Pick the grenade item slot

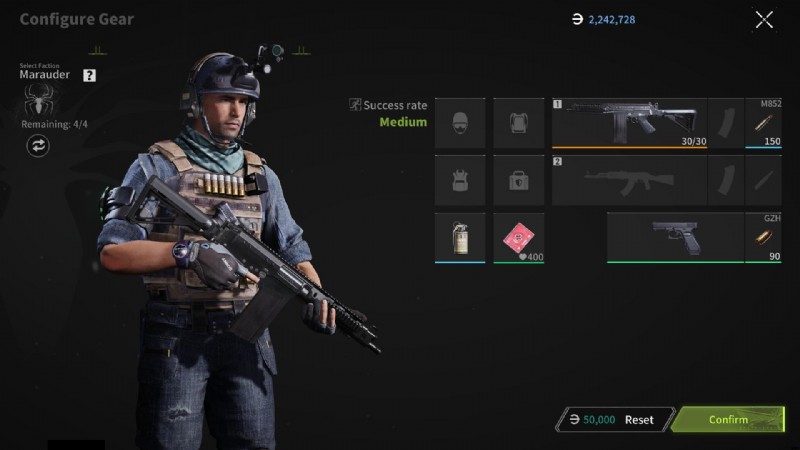click(460, 238)
